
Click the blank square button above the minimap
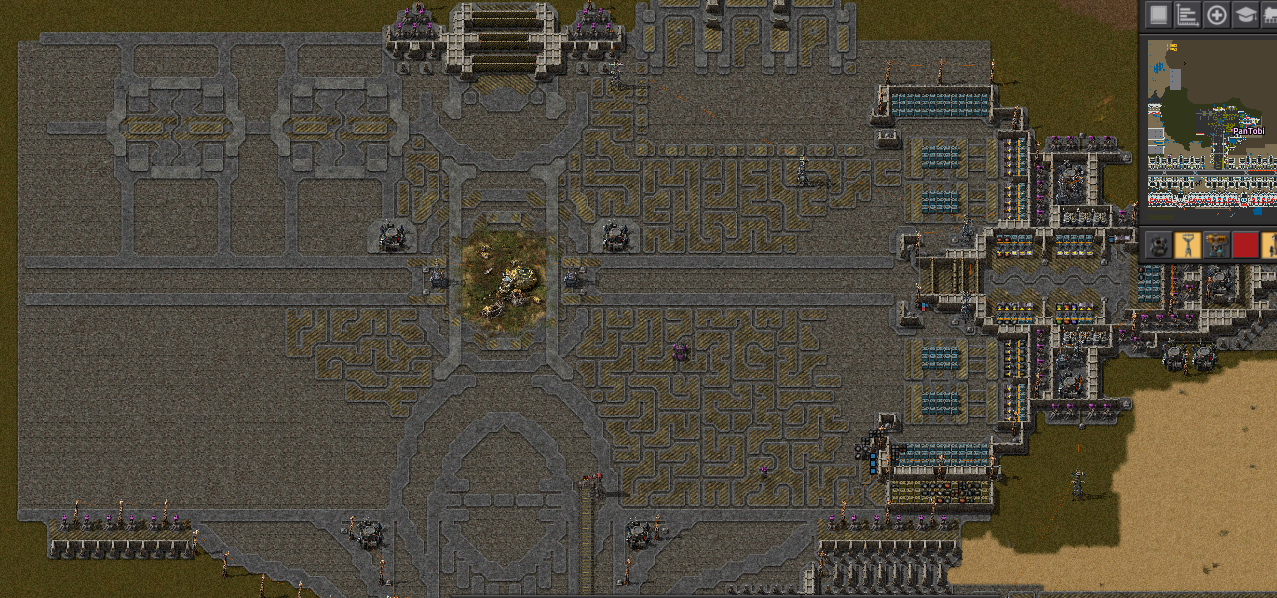[1158, 15]
